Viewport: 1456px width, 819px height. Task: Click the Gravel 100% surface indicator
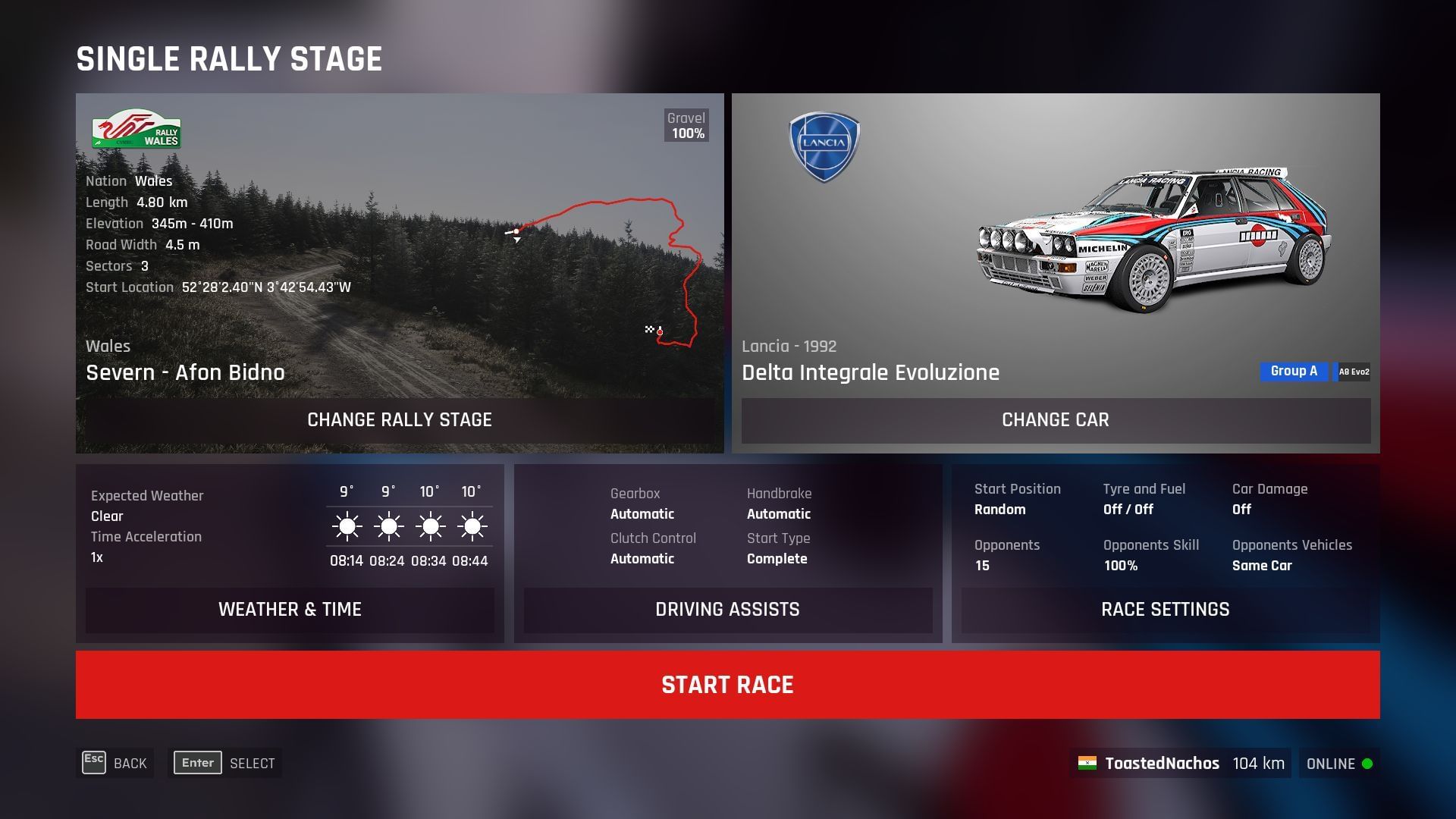(685, 125)
